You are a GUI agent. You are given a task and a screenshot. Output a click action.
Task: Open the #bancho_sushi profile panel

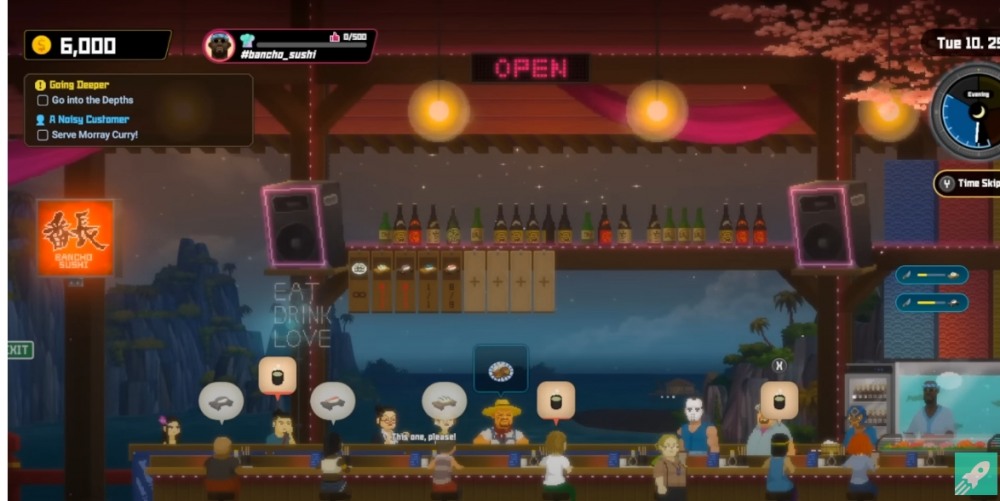pos(289,46)
